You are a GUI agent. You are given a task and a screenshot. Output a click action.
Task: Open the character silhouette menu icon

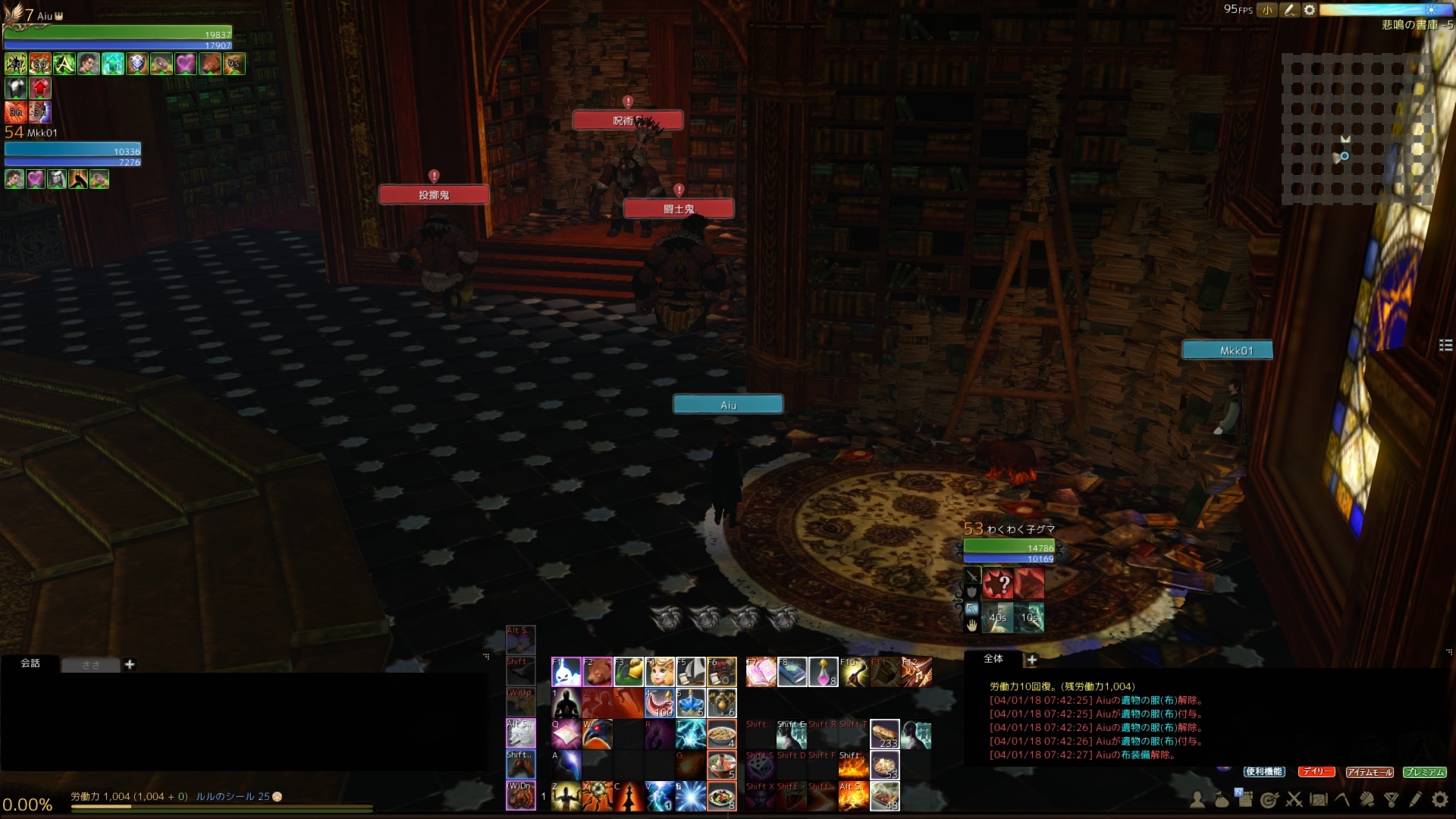point(1197,799)
